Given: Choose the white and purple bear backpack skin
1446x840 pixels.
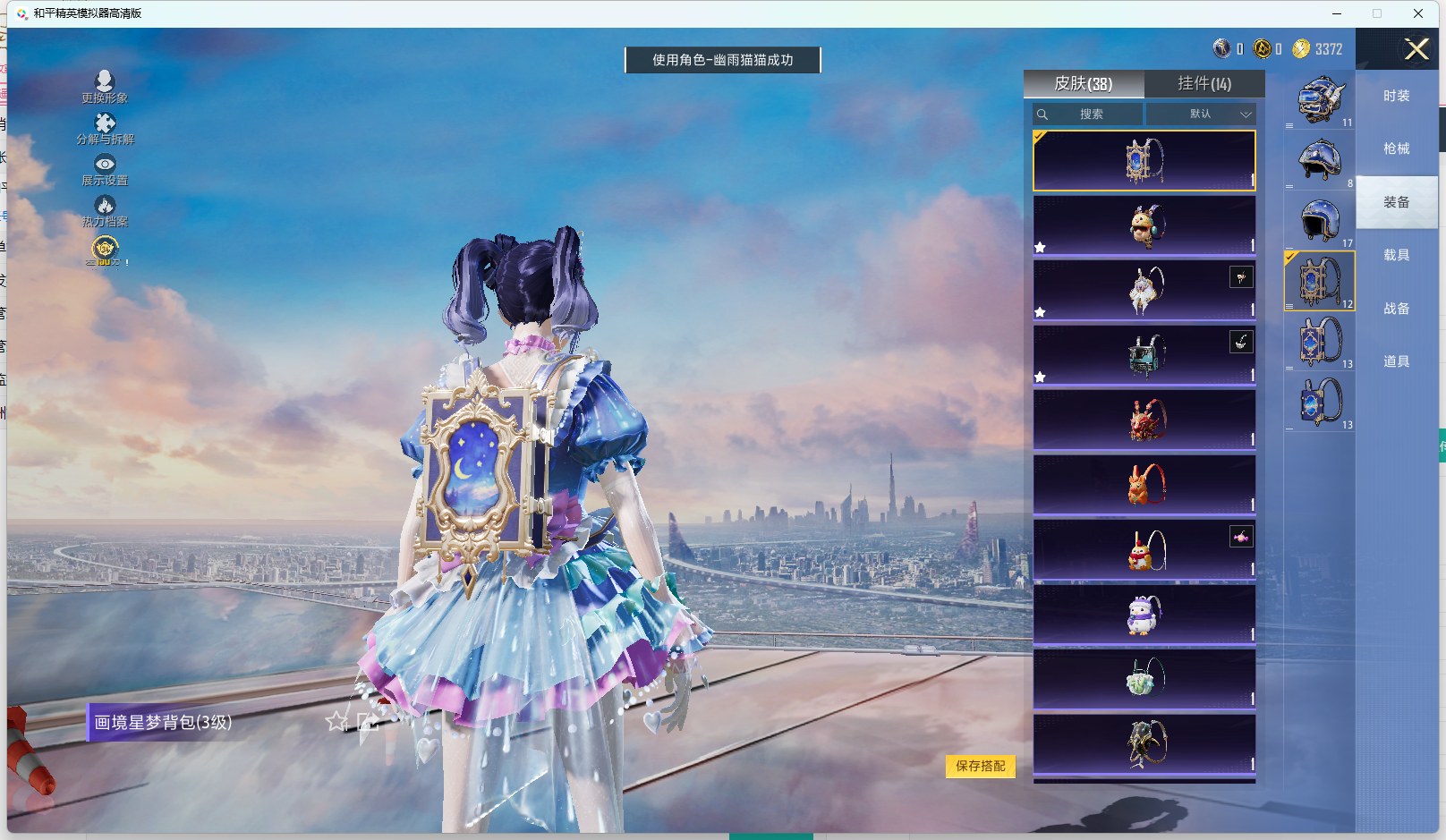Looking at the screenshot, I should click(x=1144, y=615).
